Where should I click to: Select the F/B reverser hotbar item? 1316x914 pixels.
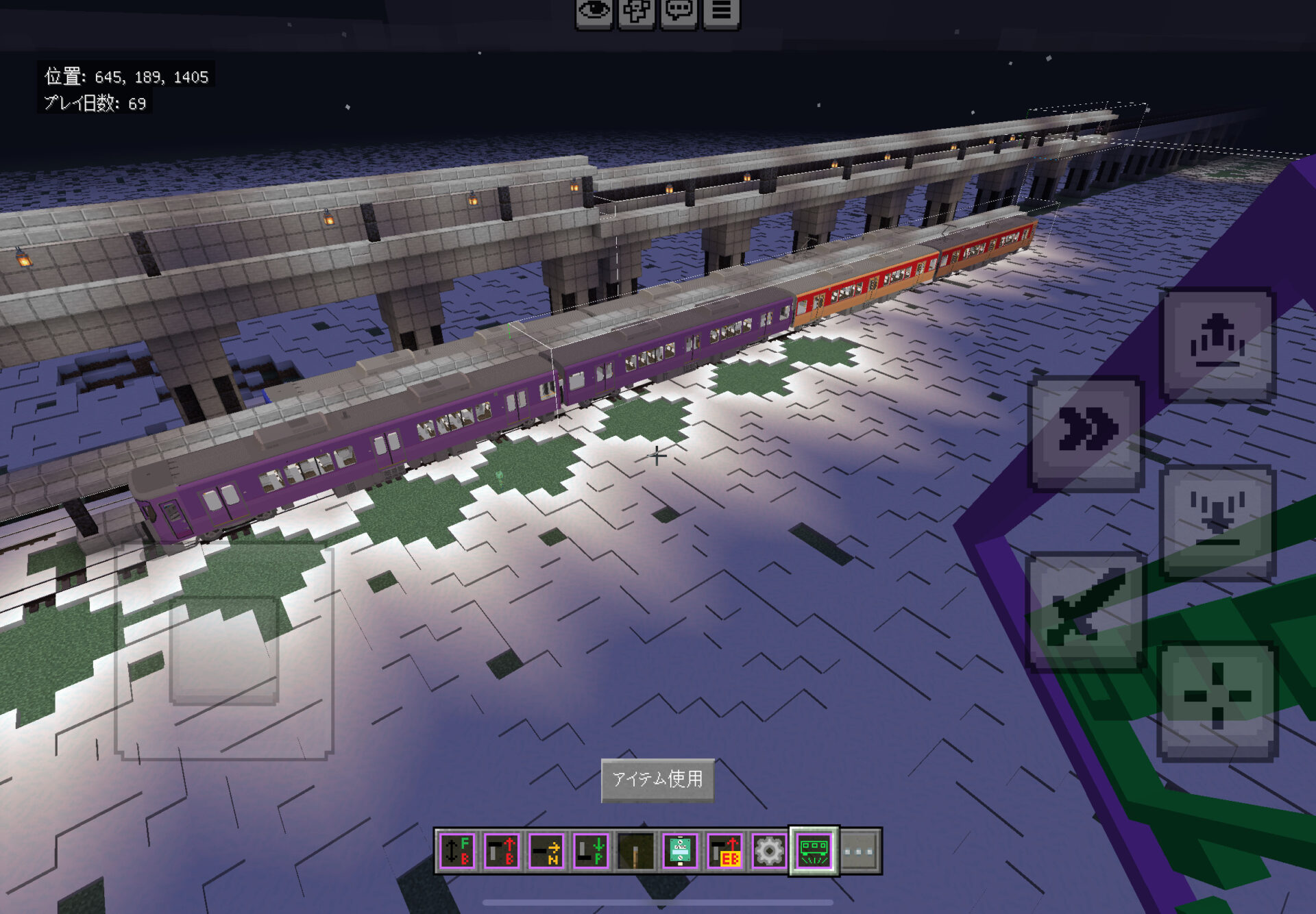coord(457,851)
